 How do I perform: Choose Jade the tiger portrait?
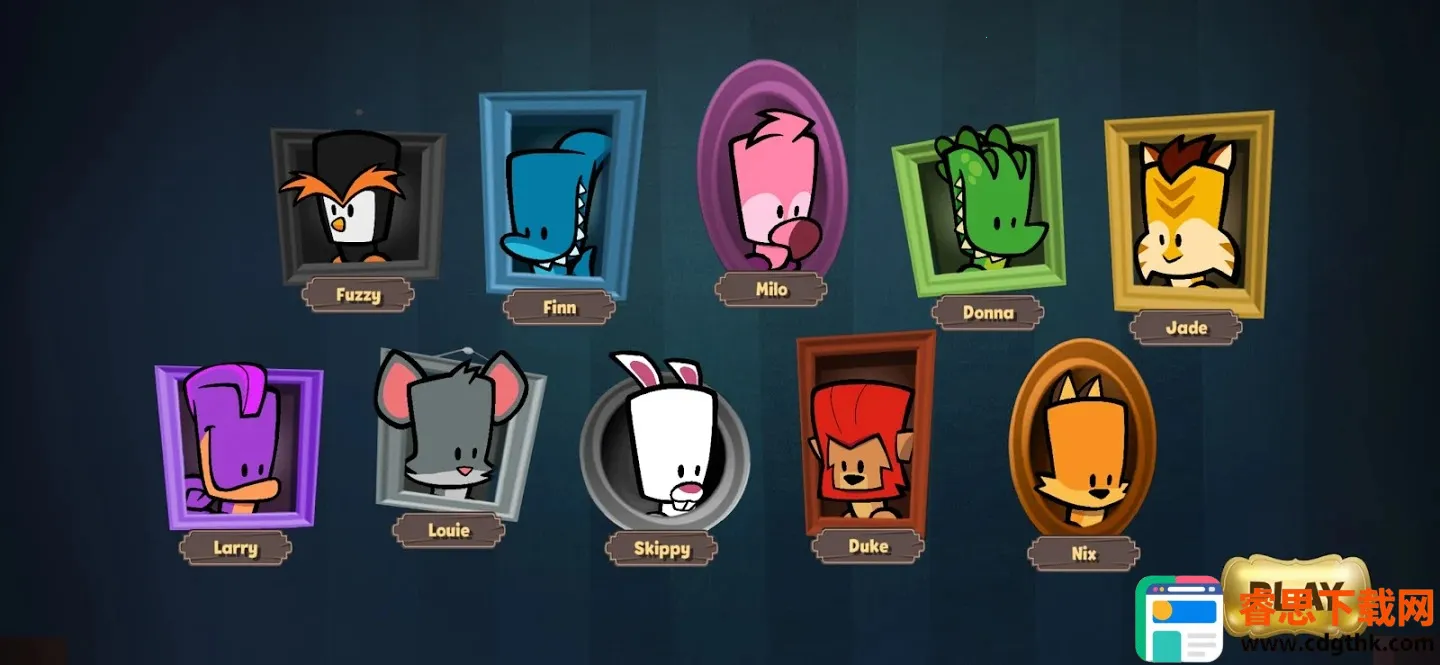[x=1187, y=216]
